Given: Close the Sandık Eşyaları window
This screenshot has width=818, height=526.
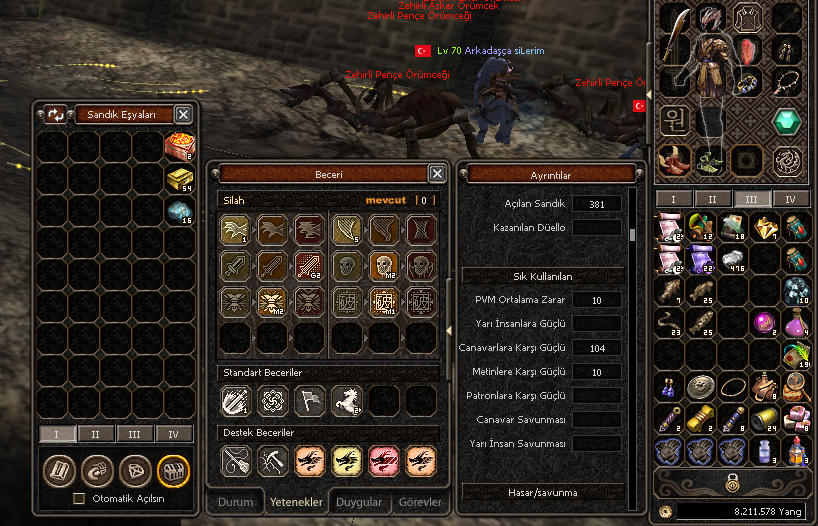Looking at the screenshot, I should 183,115.
